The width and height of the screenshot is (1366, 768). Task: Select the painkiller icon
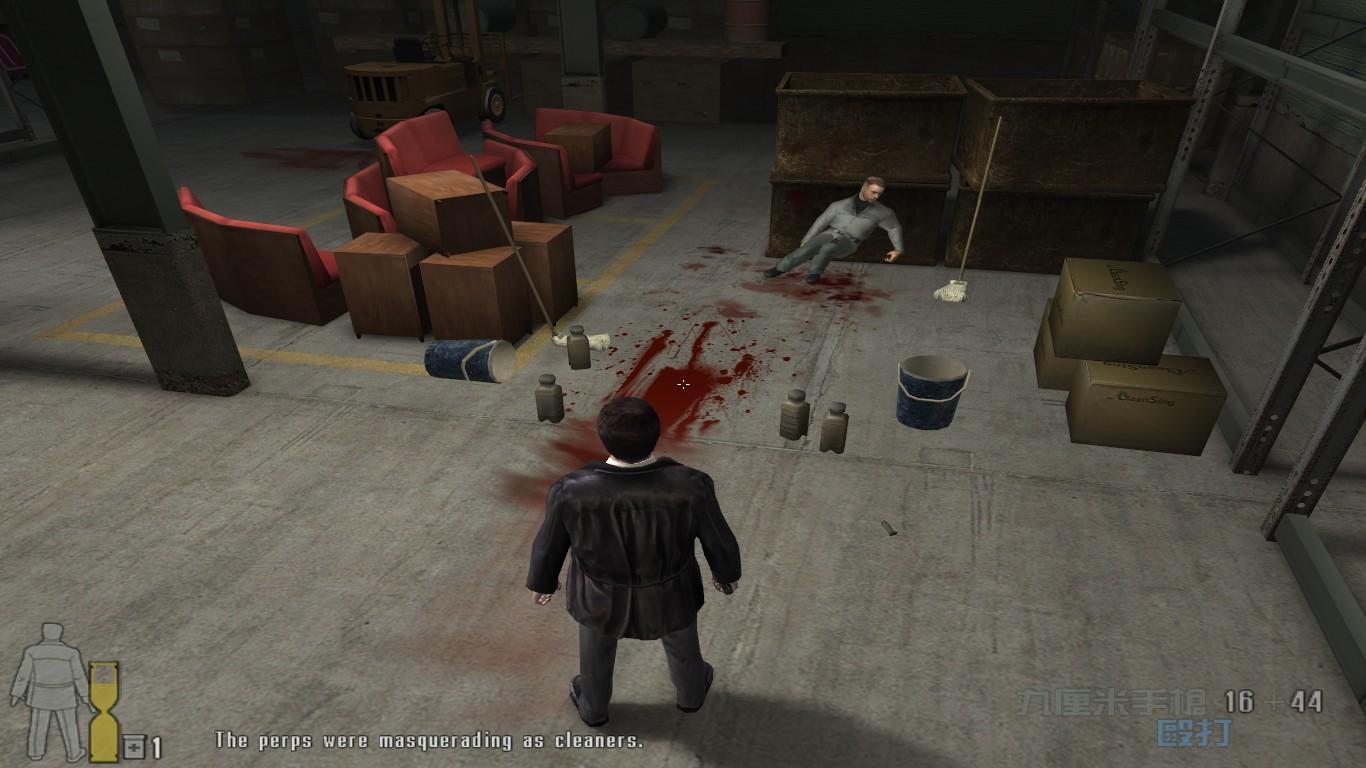pyautogui.click(x=134, y=746)
